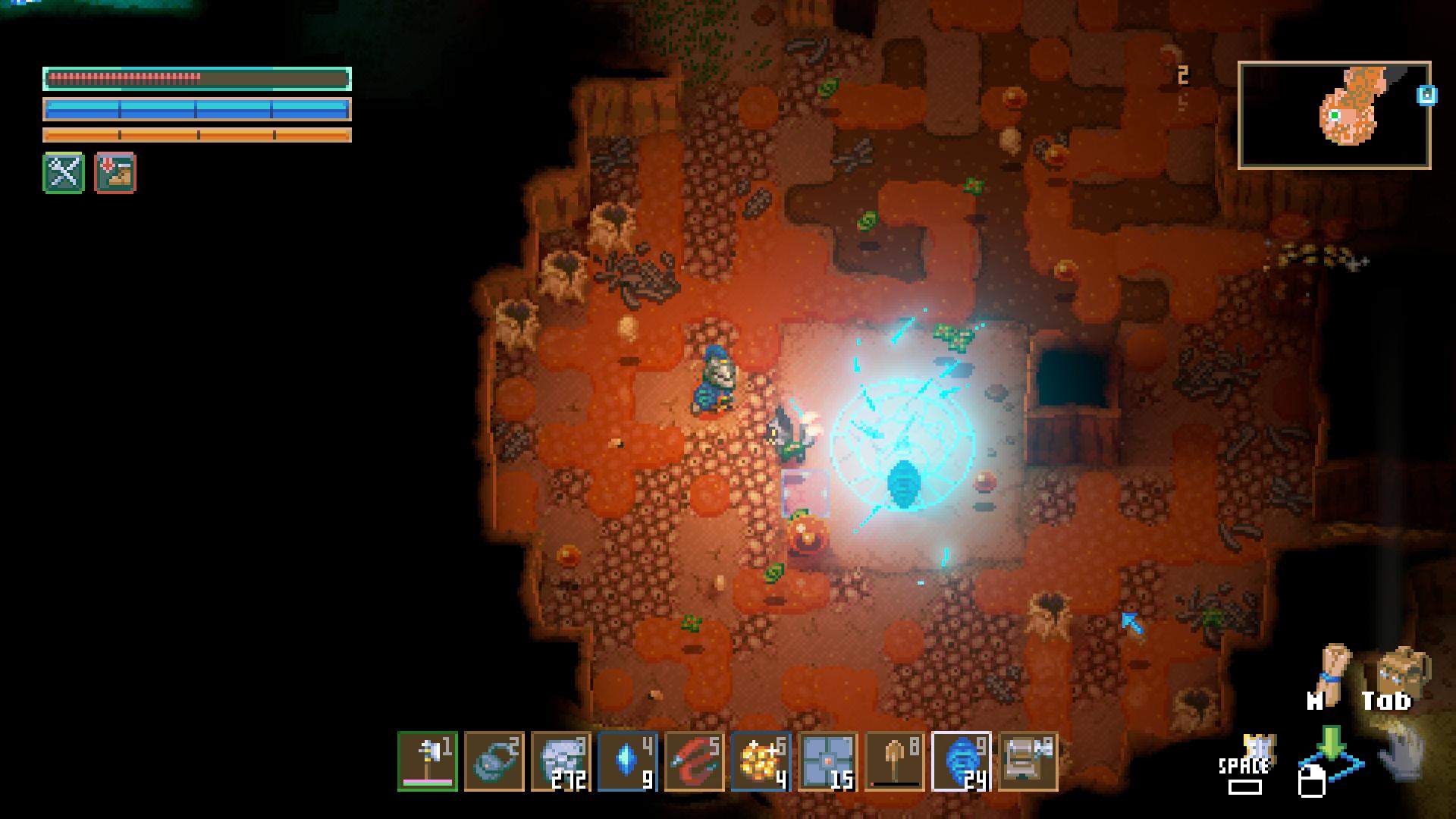Select the workbench item in the last slot
This screenshot has height=819, width=1456.
1028,761
